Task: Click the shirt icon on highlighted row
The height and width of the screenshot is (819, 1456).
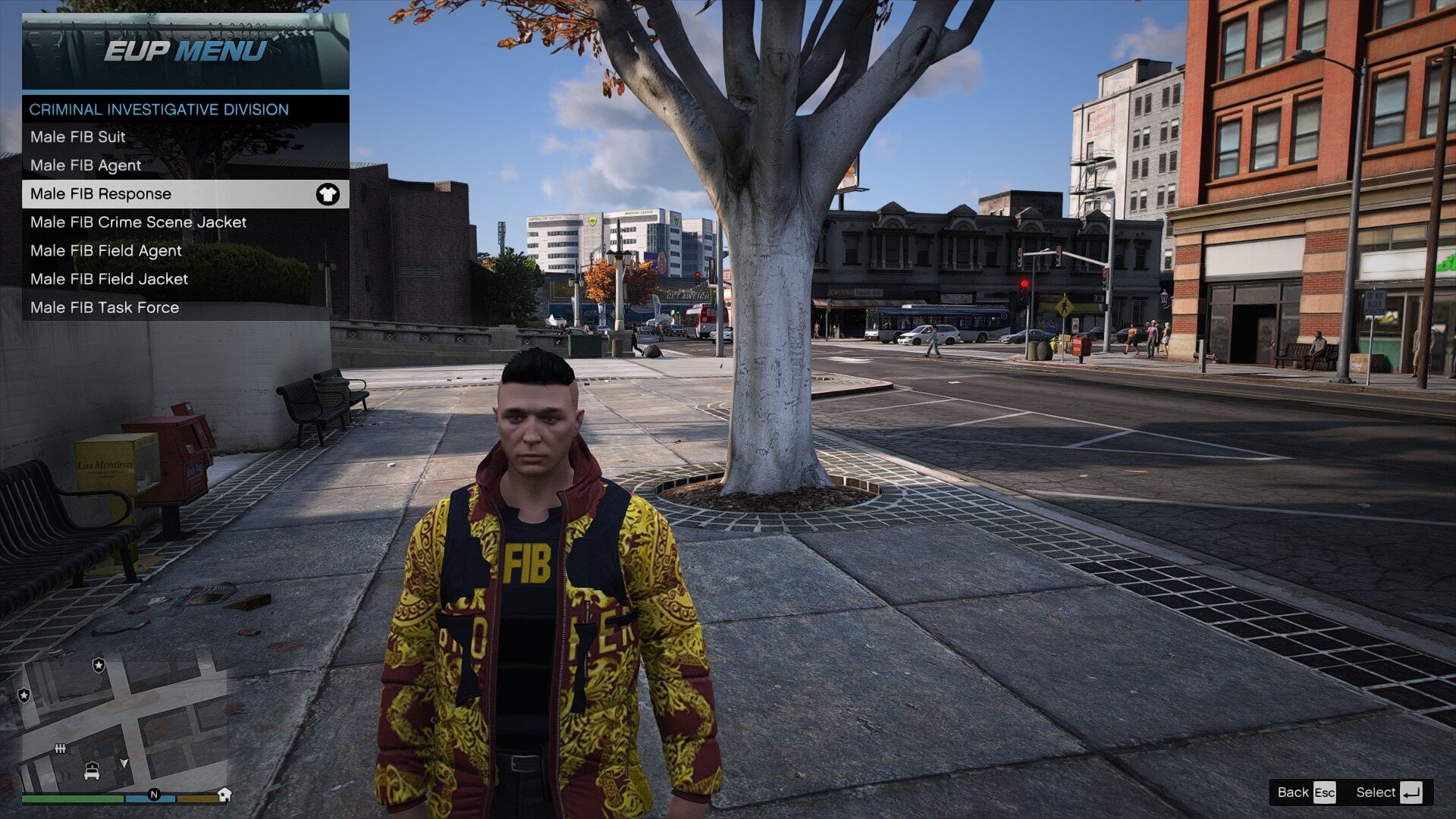Action: tap(328, 194)
